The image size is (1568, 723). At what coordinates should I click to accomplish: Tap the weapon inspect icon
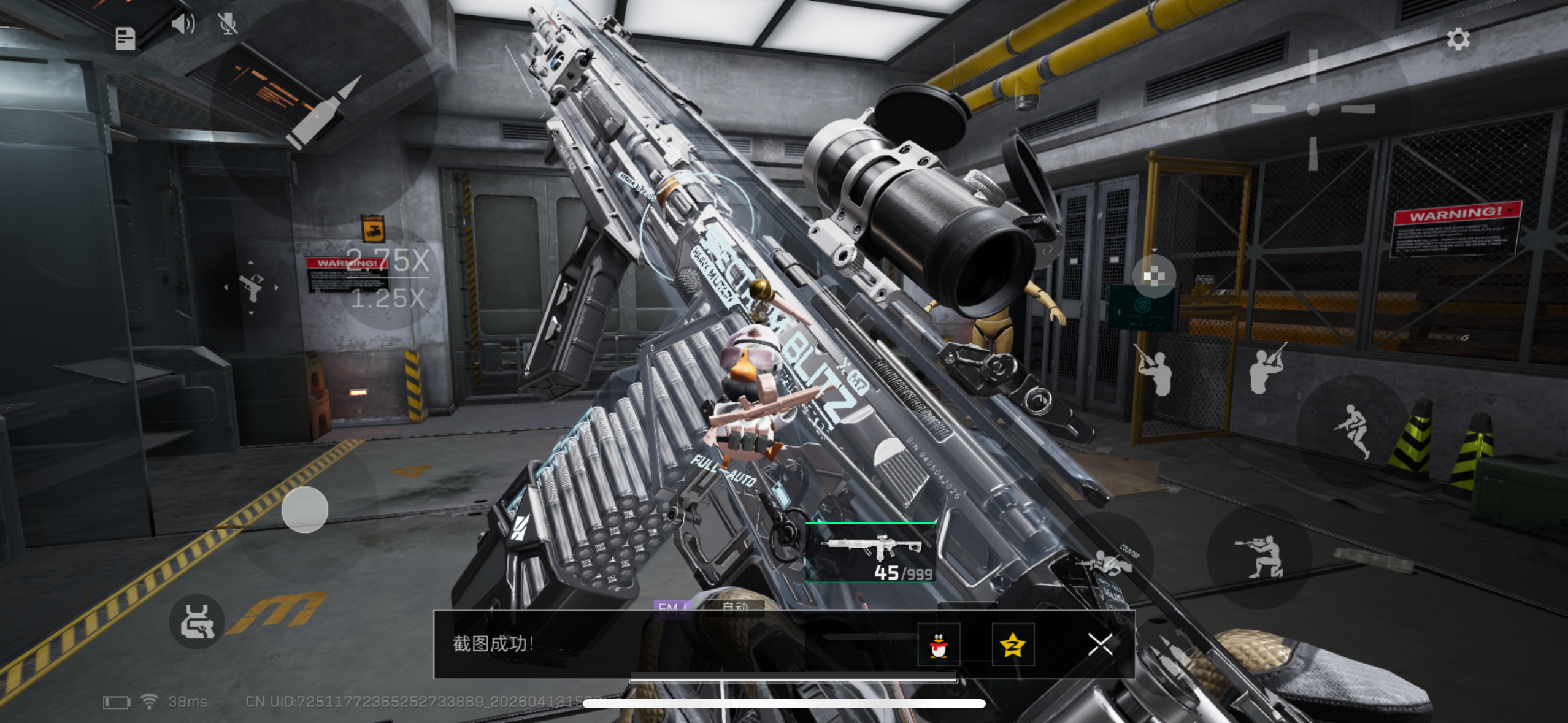197,622
